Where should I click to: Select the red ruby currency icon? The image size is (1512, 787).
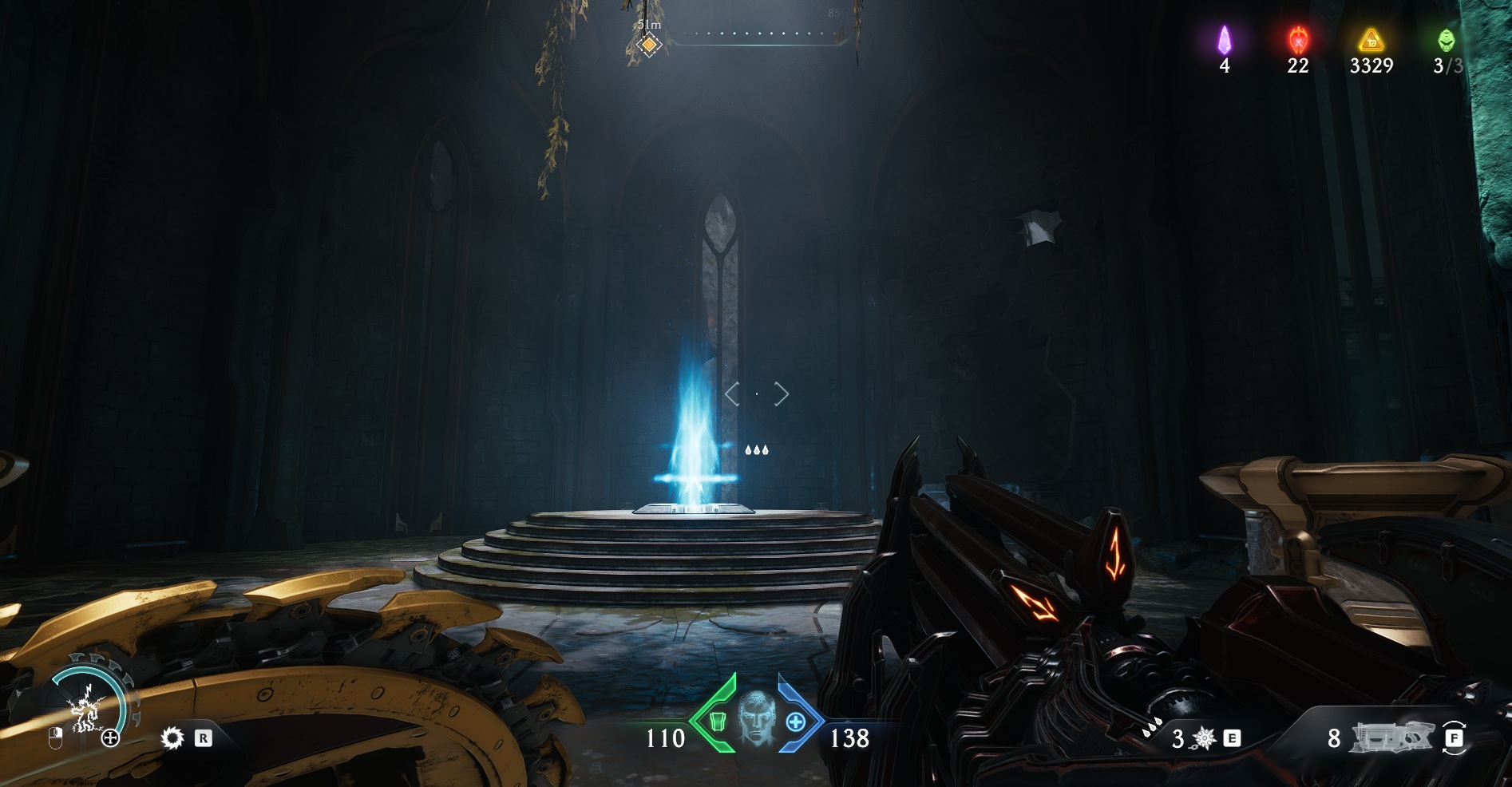[x=1298, y=39]
